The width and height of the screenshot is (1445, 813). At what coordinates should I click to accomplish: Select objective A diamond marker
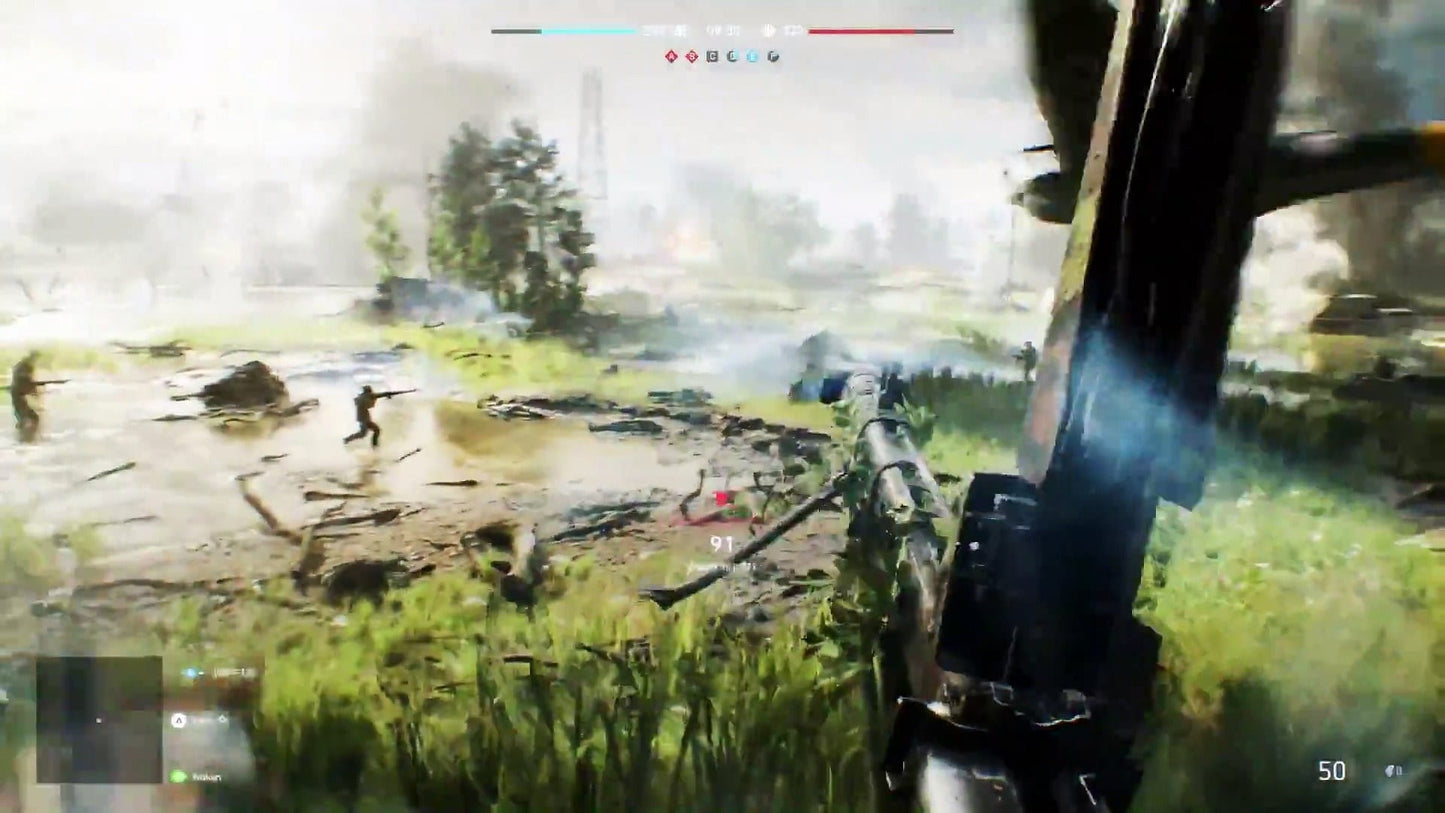click(x=671, y=56)
